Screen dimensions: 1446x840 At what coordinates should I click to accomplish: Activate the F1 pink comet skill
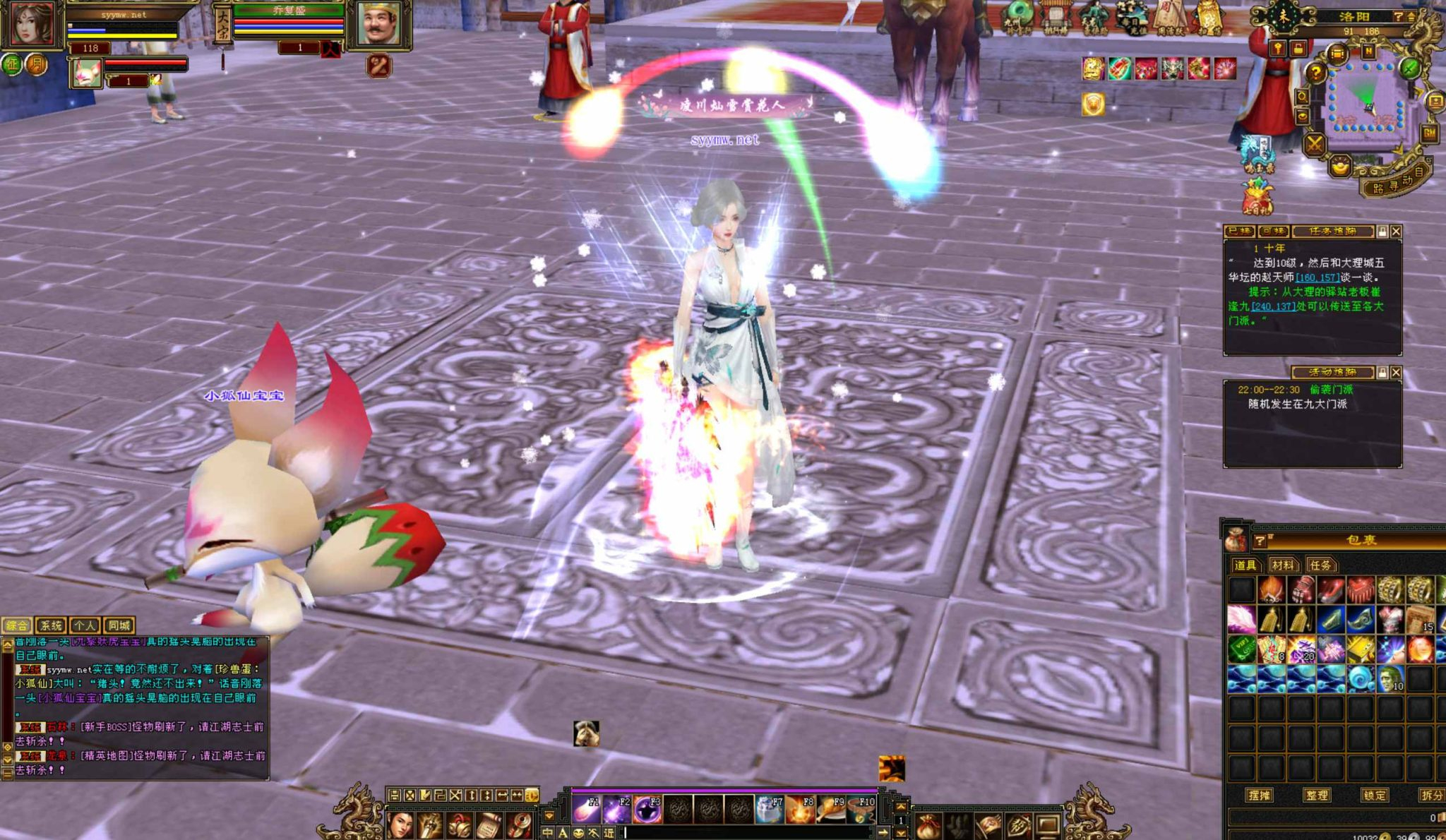click(x=586, y=809)
